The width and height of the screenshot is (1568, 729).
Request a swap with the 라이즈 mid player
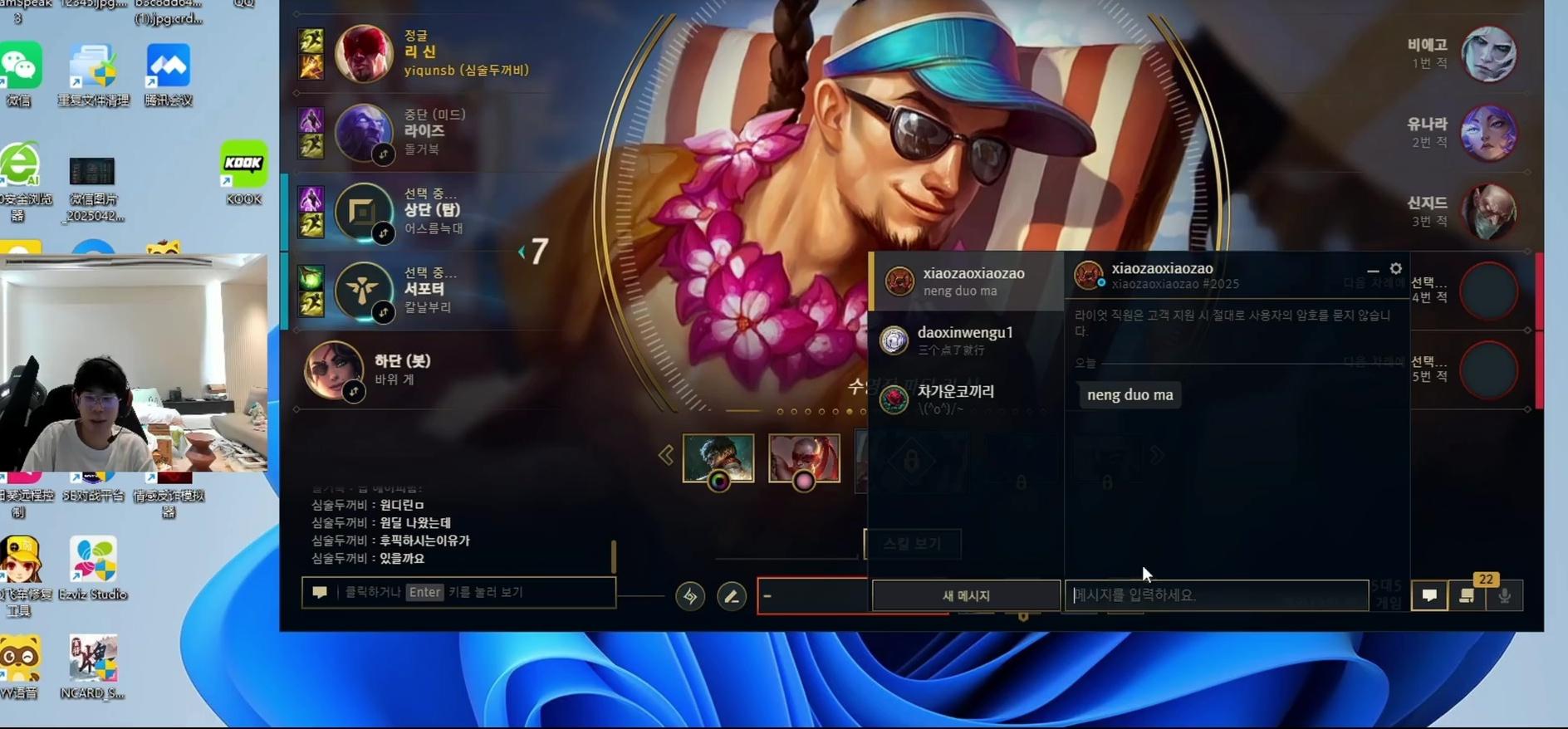coord(383,154)
